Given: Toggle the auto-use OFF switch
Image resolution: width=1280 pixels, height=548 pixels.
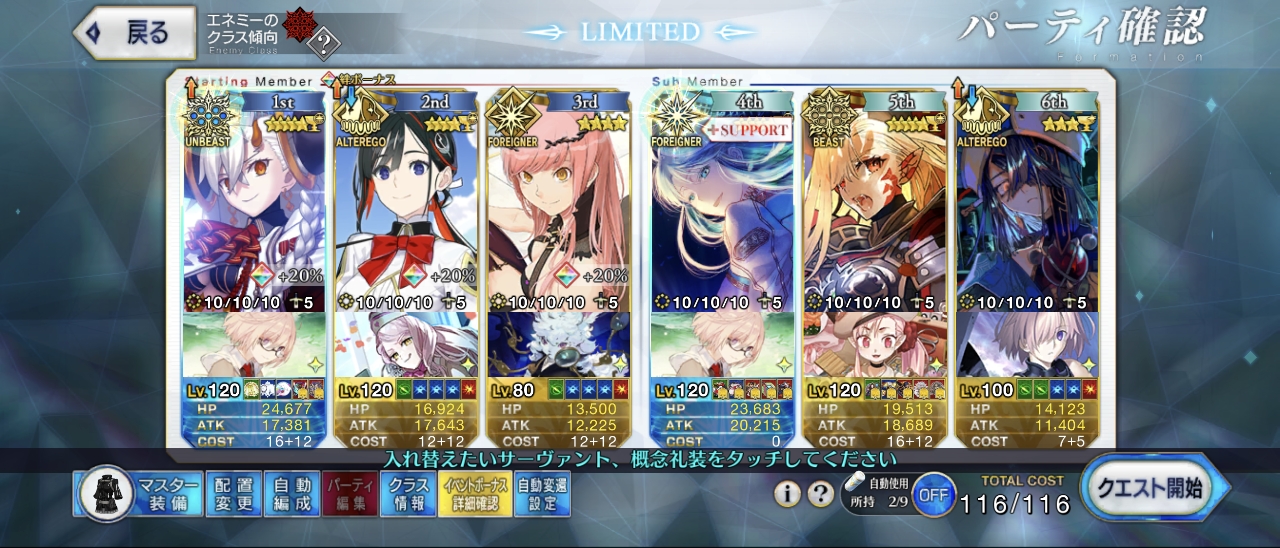Looking at the screenshot, I should (933, 494).
